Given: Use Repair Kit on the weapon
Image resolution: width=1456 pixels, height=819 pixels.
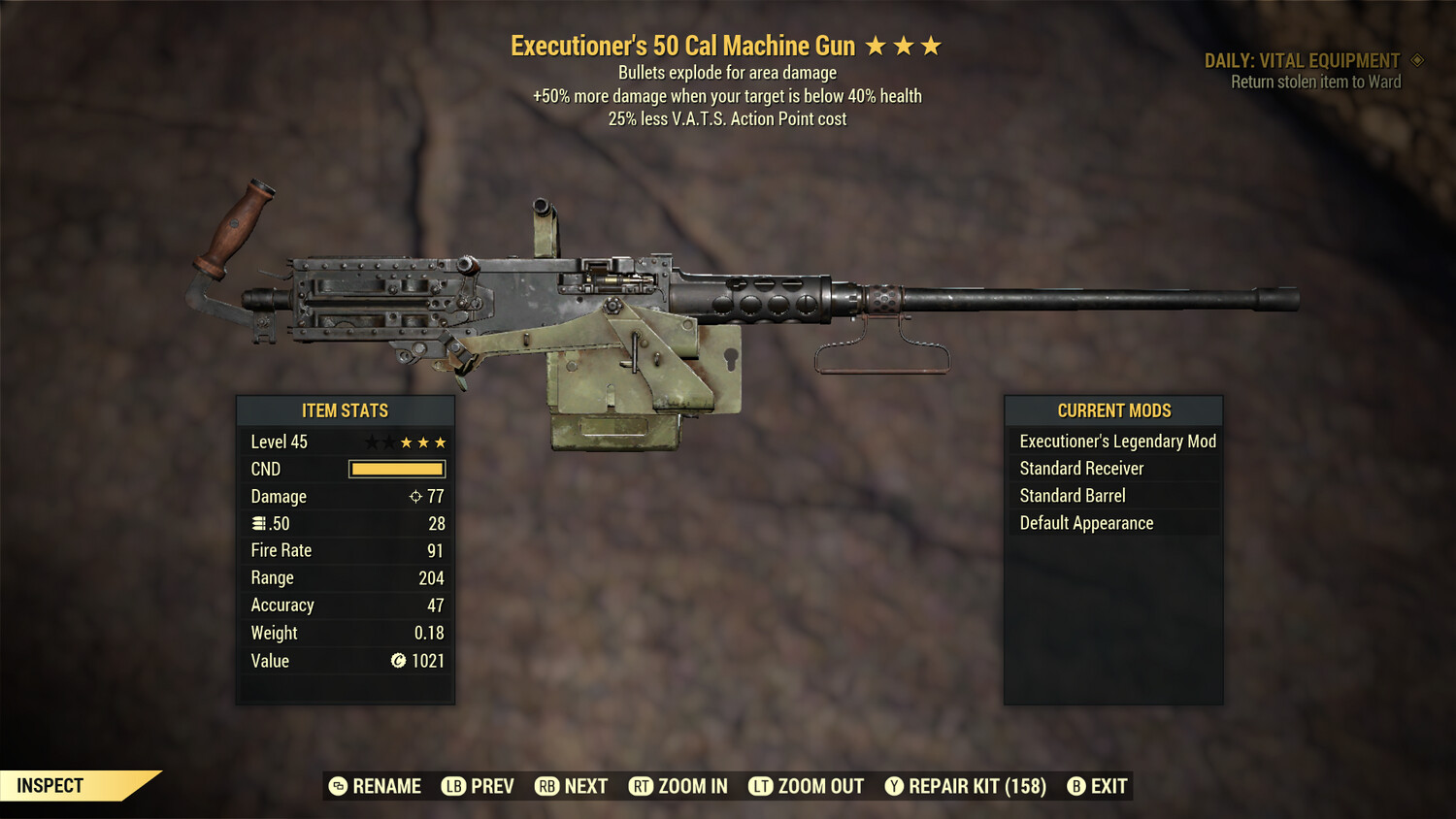Looking at the screenshot, I should pyautogui.click(x=971, y=786).
